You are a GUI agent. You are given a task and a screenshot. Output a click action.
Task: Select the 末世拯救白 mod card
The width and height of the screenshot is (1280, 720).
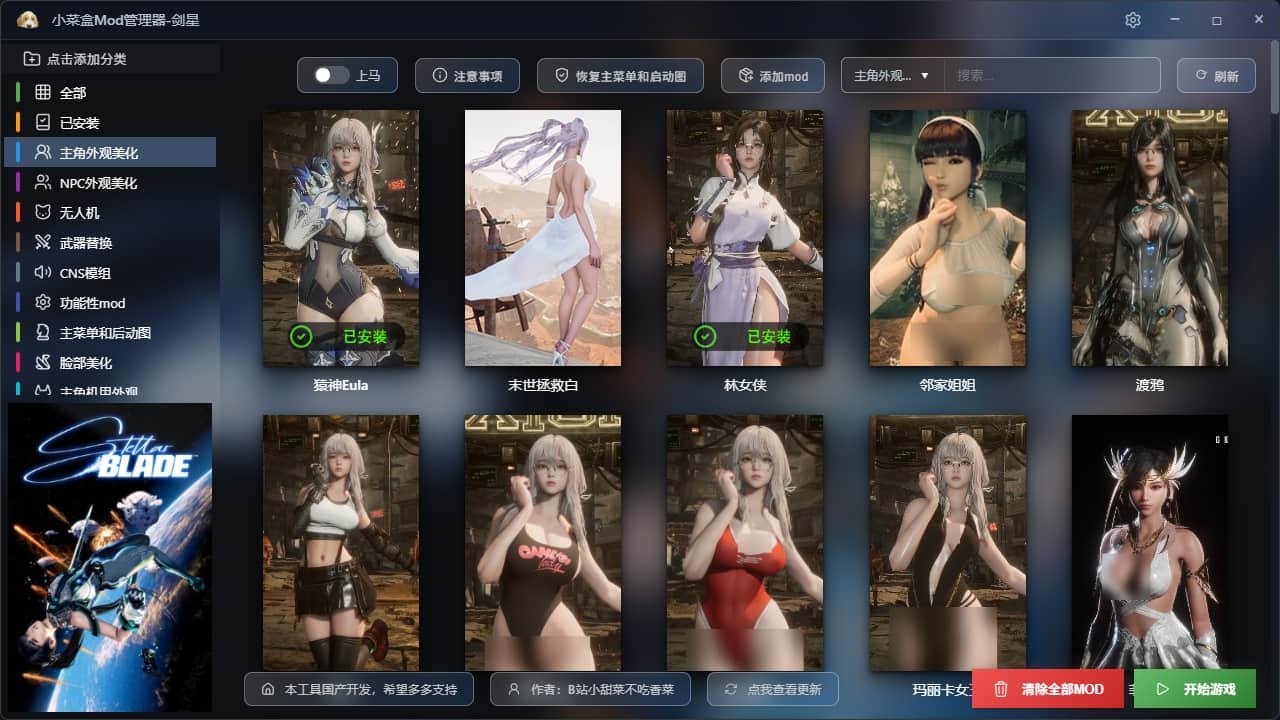point(542,237)
